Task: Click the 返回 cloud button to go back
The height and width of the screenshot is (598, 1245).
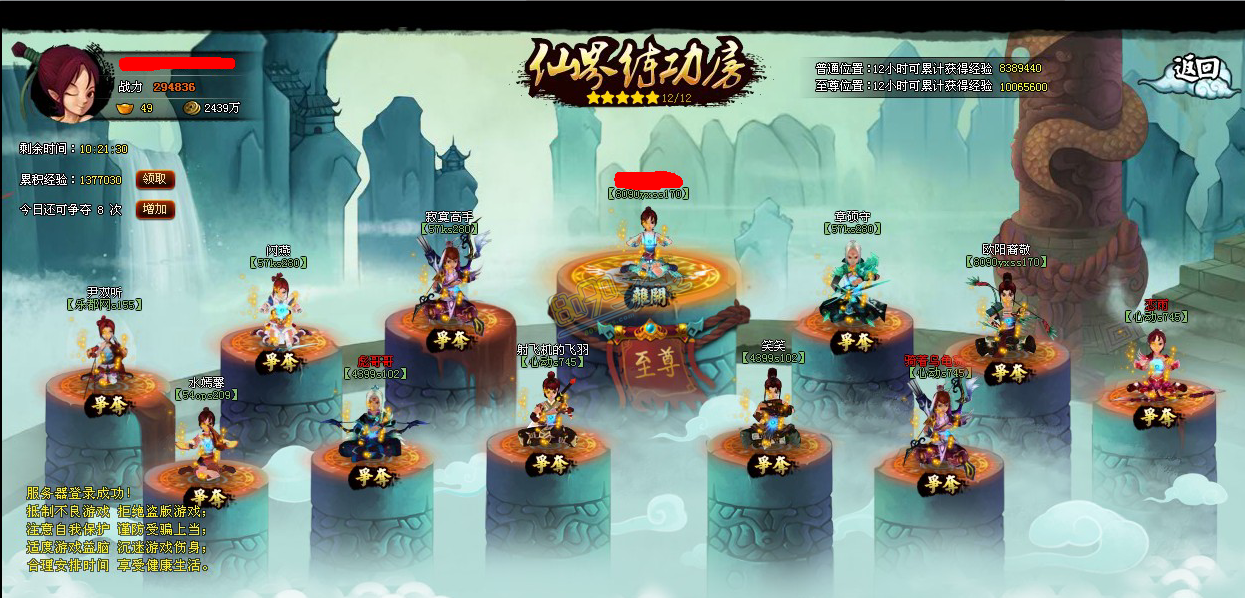Action: click(x=1197, y=72)
